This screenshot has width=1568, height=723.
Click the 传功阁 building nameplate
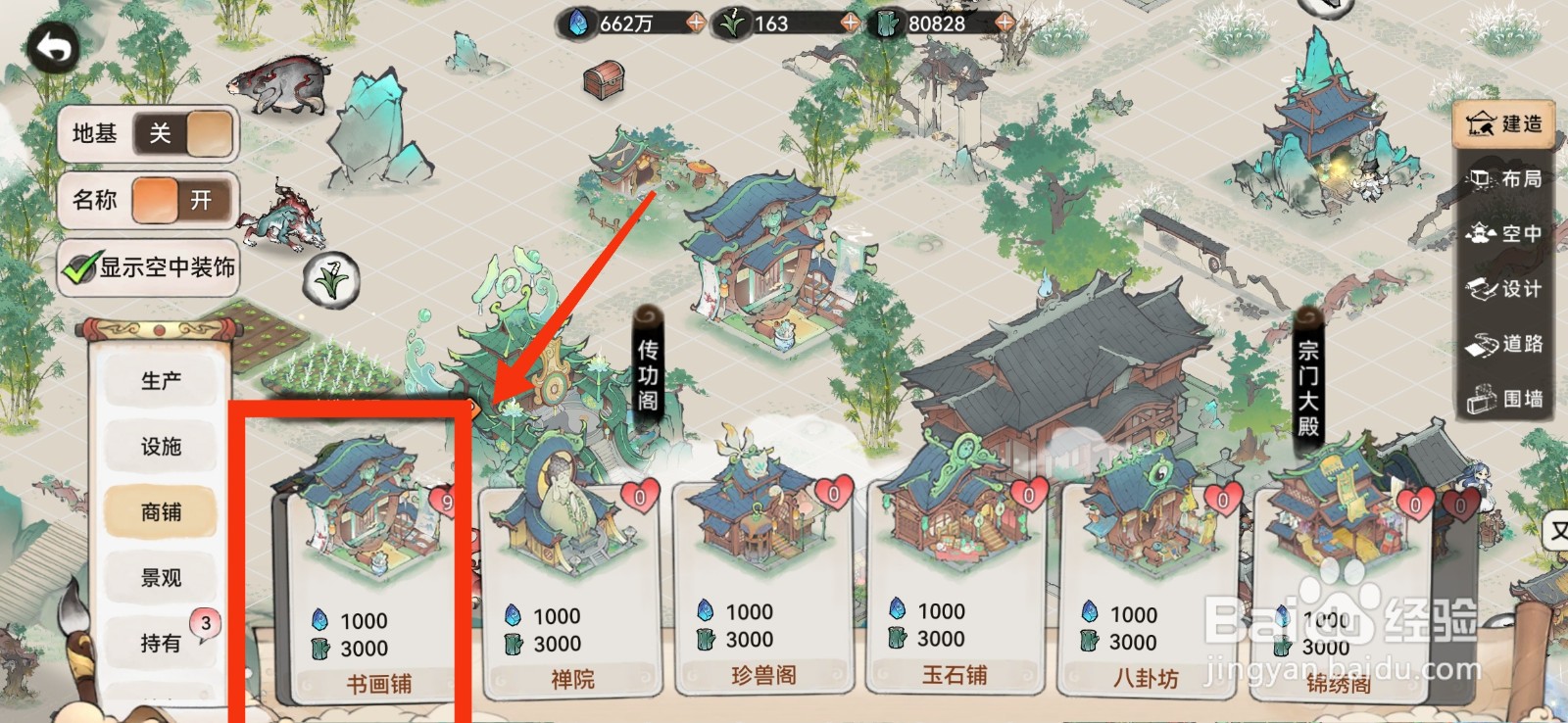click(x=650, y=372)
